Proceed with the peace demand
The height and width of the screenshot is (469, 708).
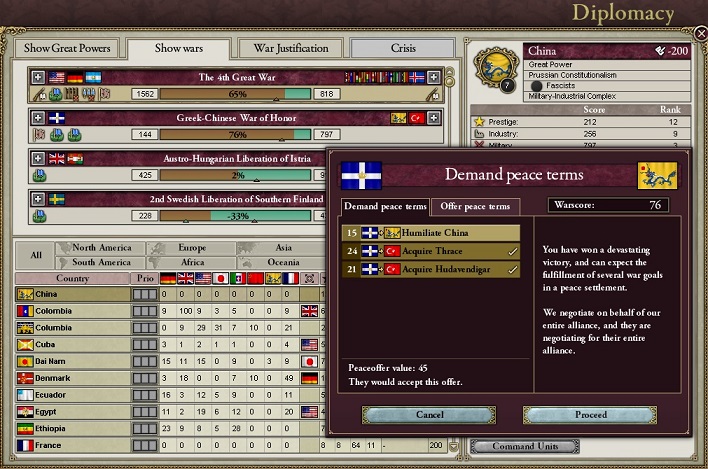coord(590,414)
